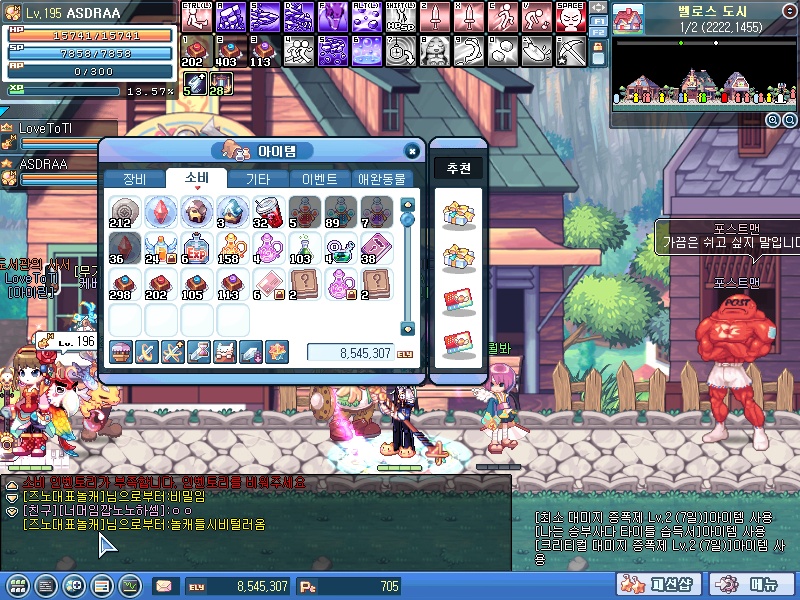800x600 pixels.
Task: Select the 애완동물 pet tab
Action: [x=381, y=179]
